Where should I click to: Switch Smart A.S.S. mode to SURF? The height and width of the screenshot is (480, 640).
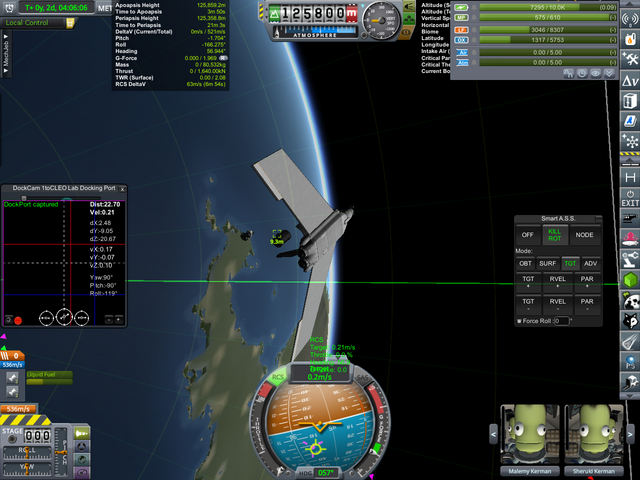(x=549, y=264)
